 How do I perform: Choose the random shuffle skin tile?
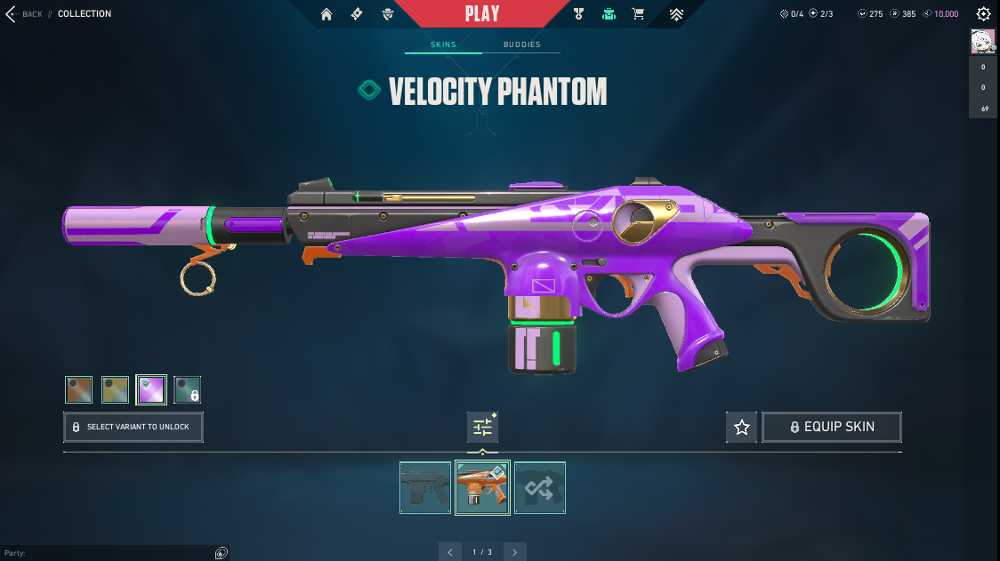click(540, 488)
